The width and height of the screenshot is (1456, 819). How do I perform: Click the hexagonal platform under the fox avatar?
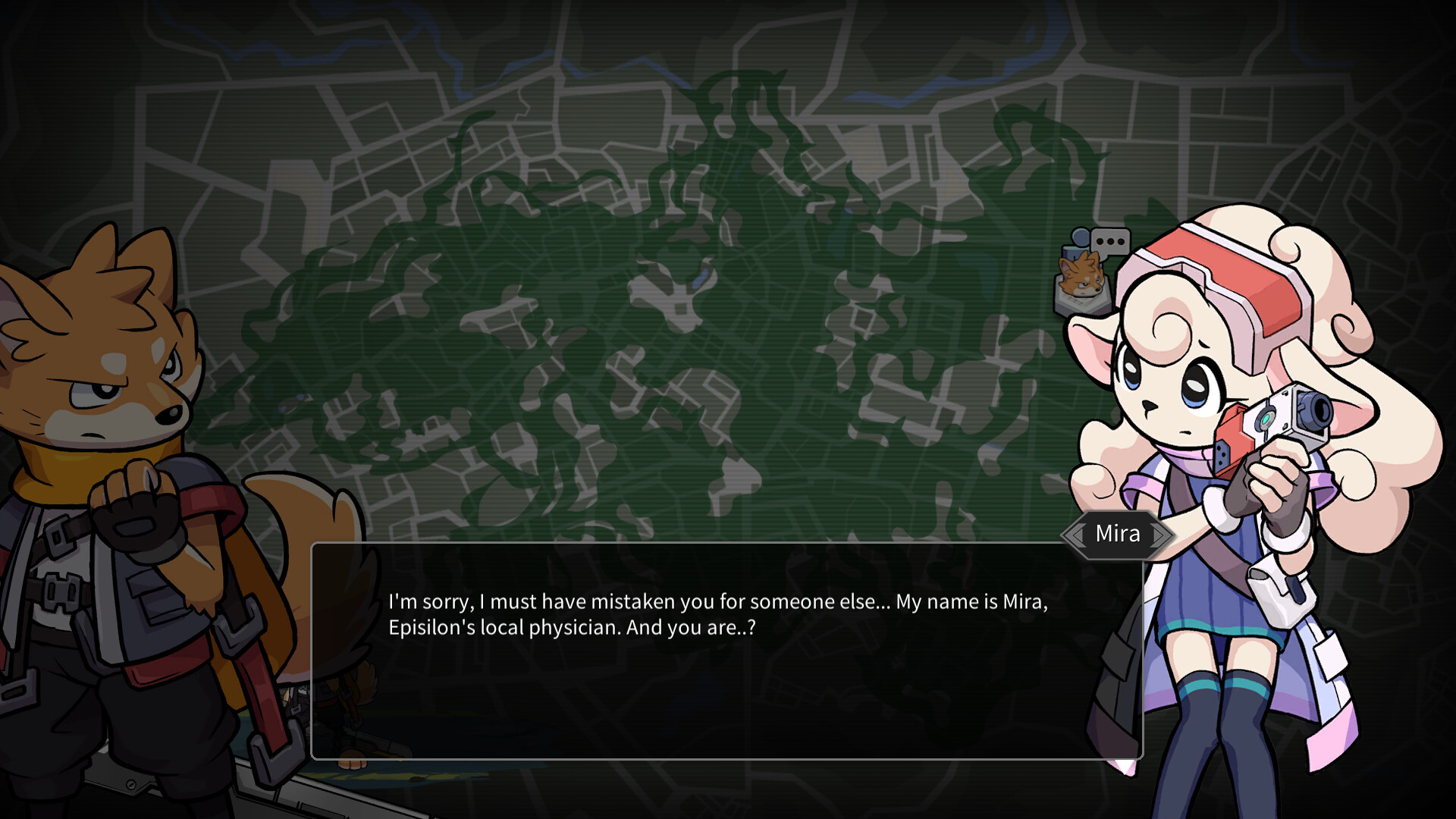click(x=1083, y=303)
